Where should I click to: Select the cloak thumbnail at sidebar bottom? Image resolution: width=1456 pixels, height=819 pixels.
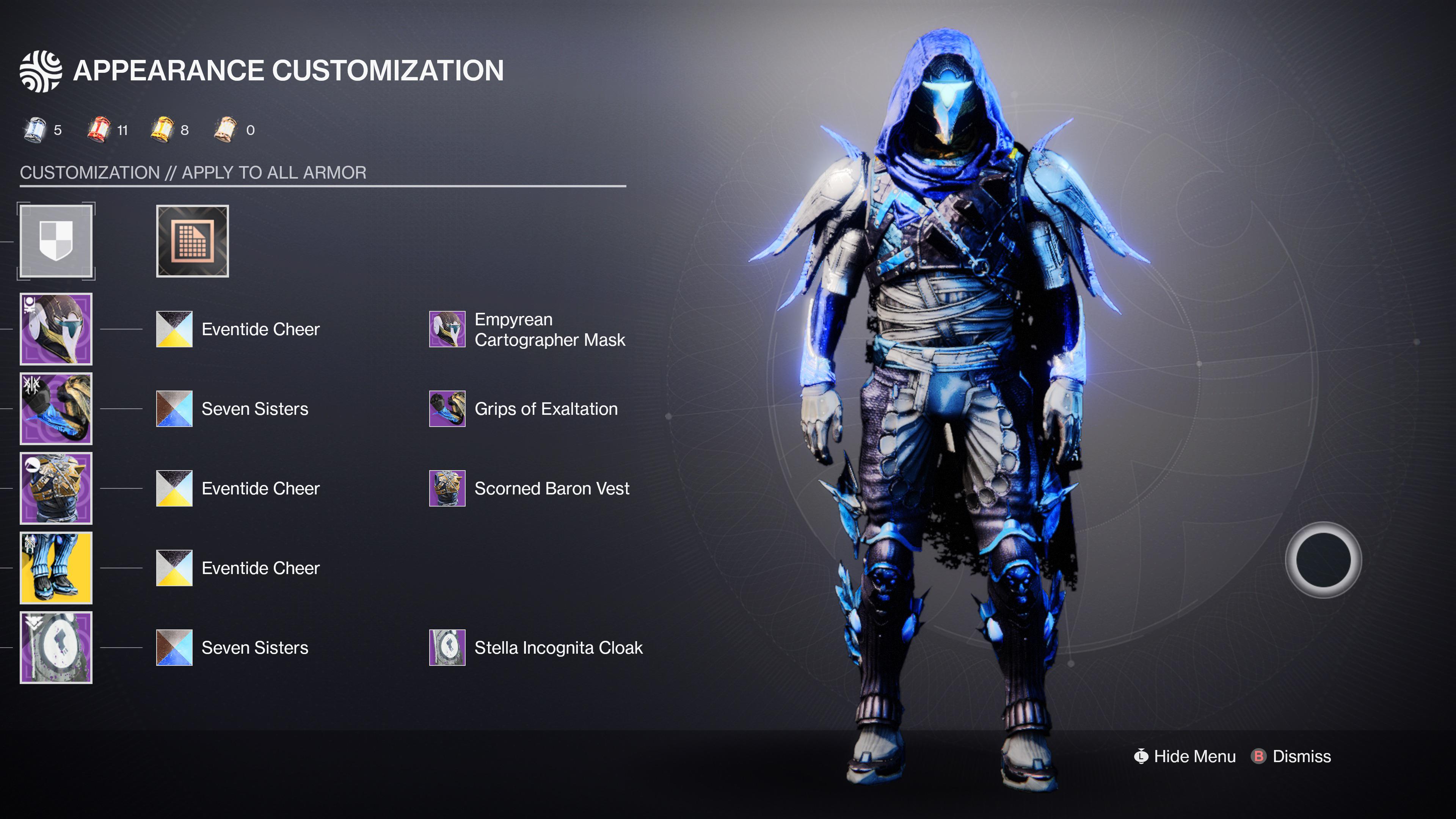56,647
